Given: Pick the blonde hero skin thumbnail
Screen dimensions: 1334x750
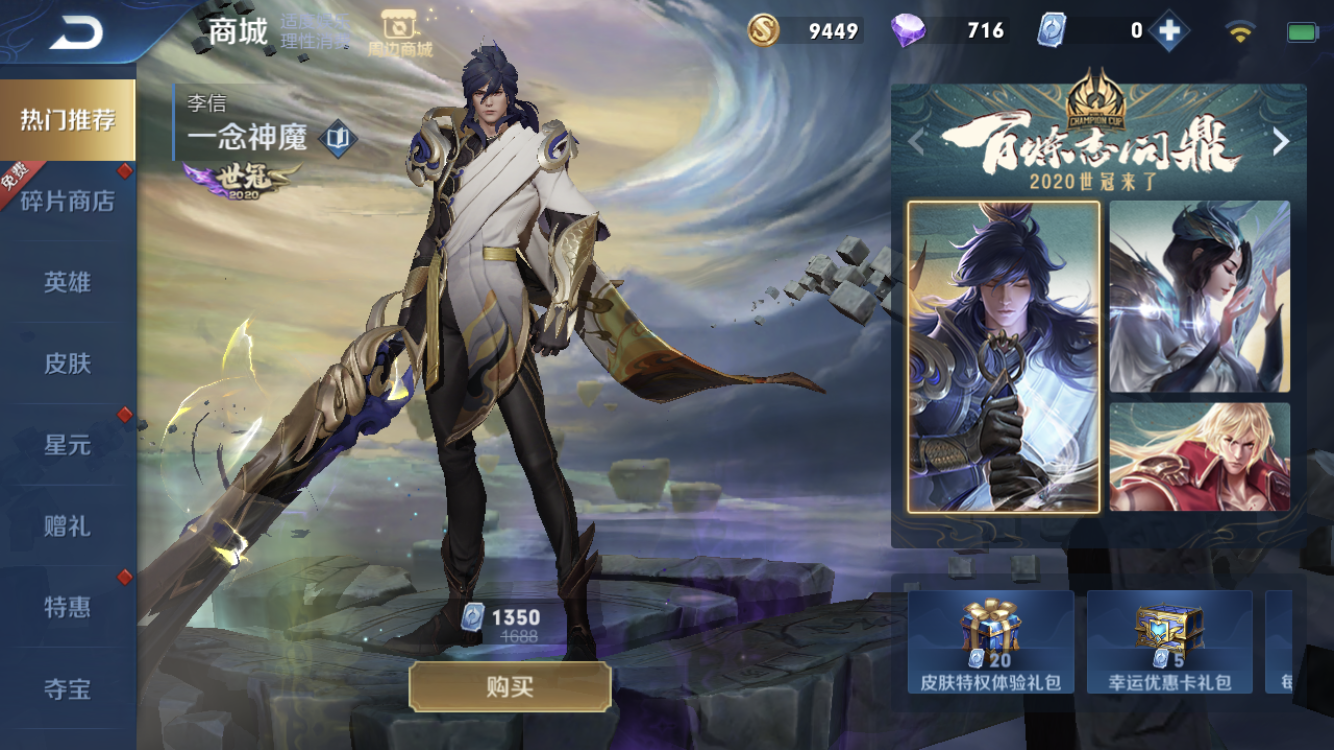Looking at the screenshot, I should point(1199,457).
